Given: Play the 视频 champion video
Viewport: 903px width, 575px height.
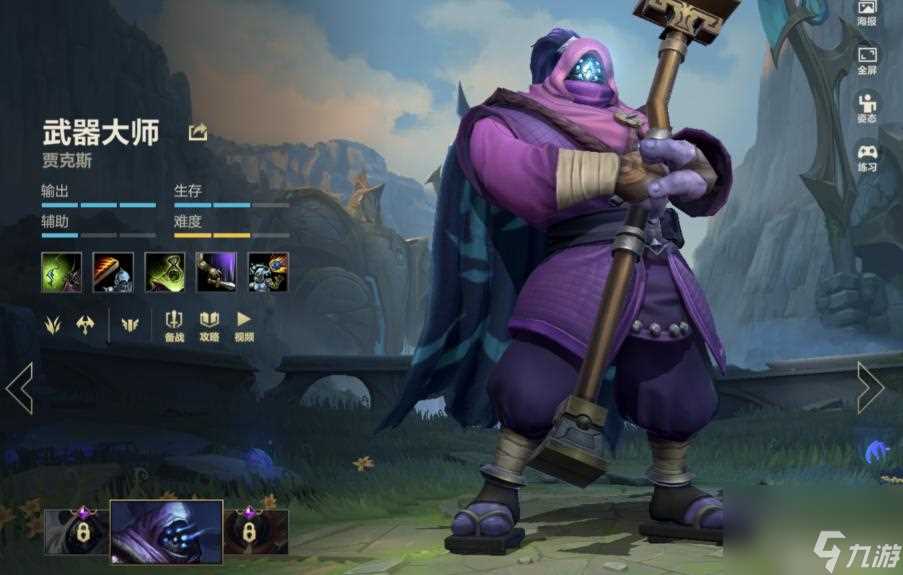Looking at the screenshot, I should [x=243, y=326].
